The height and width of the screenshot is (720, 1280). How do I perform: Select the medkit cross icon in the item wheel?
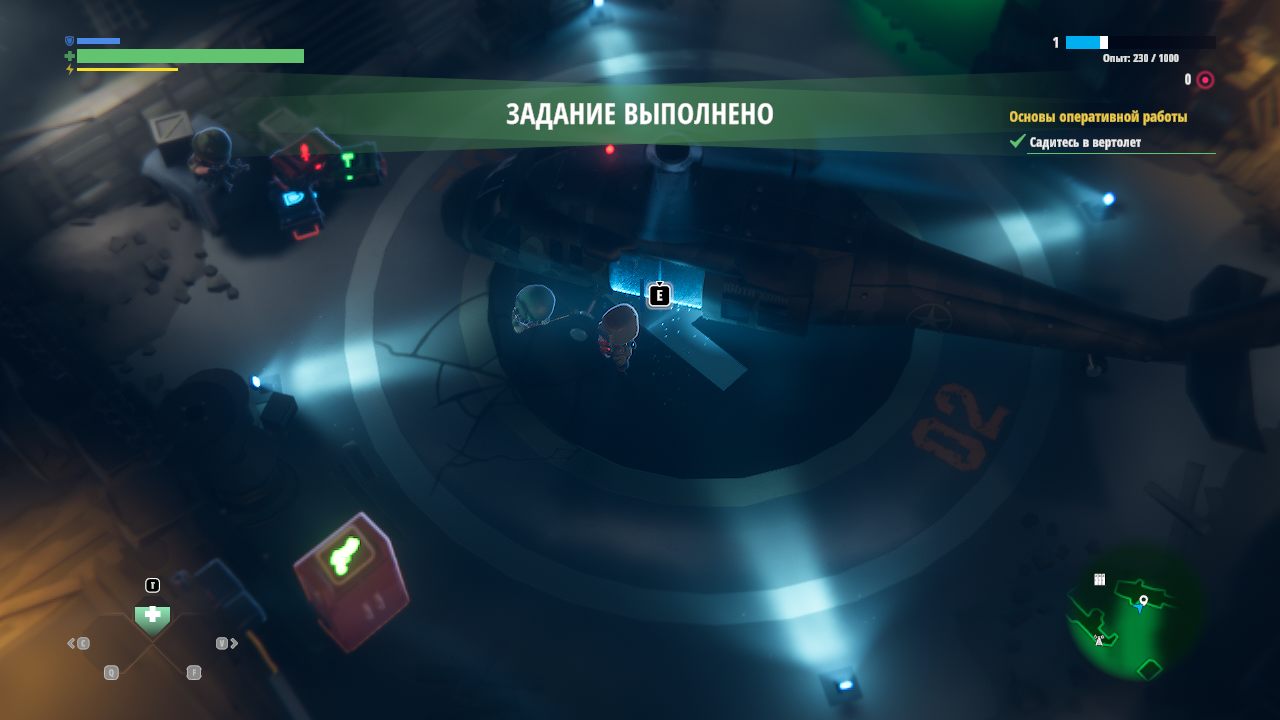152,614
